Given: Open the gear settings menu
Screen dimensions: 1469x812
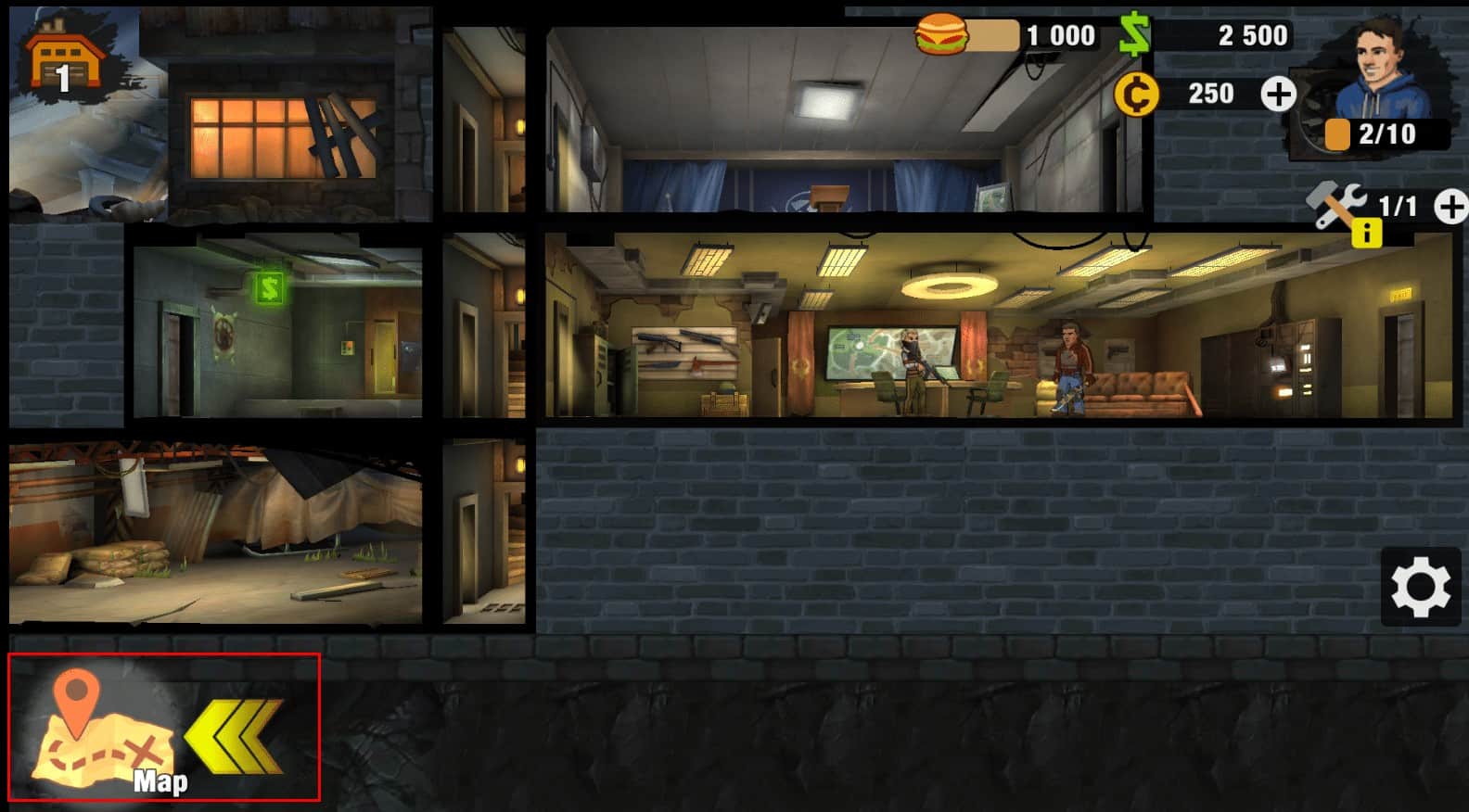Looking at the screenshot, I should [x=1420, y=587].
